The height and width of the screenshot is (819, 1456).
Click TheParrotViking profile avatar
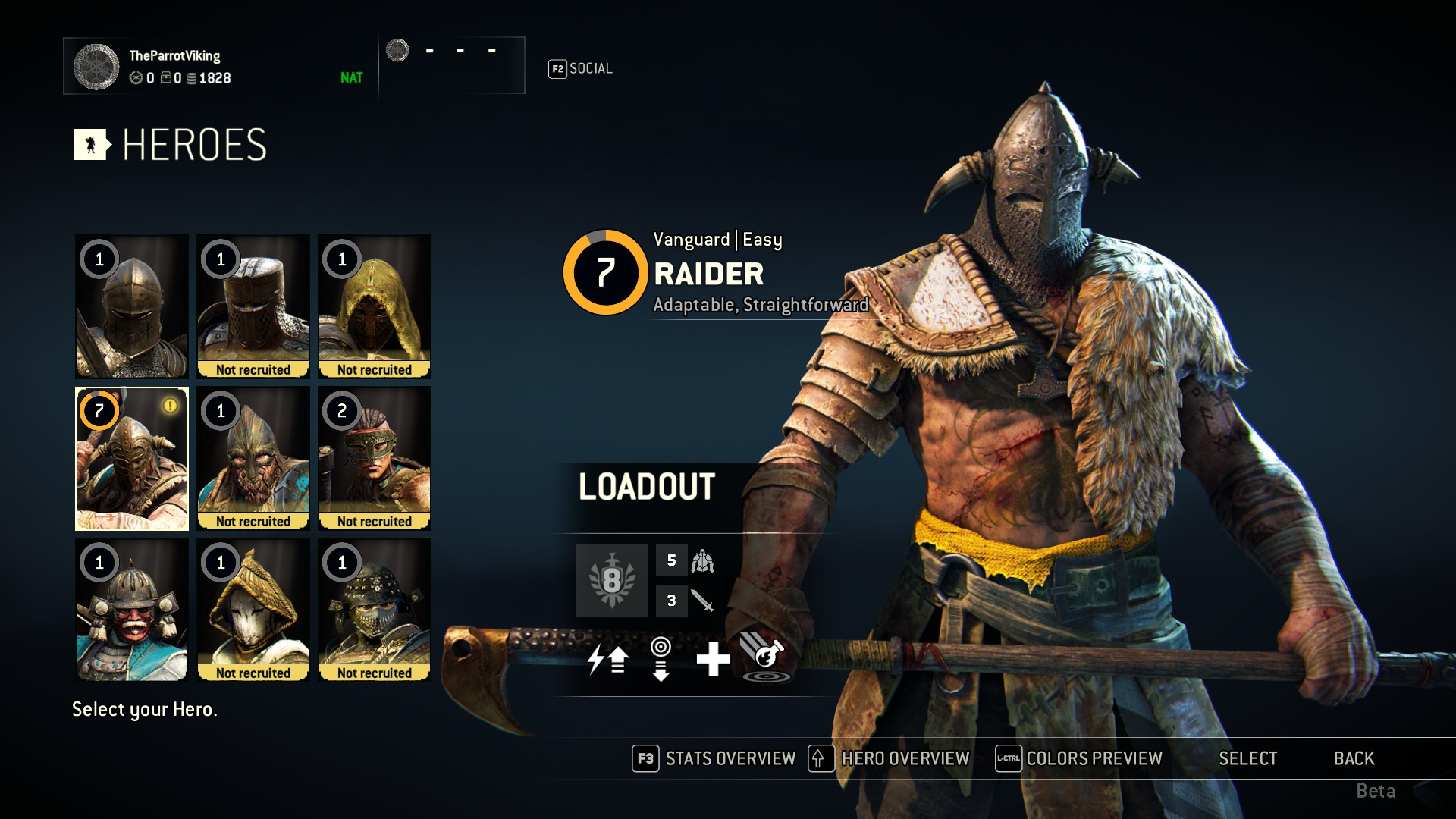[96, 66]
